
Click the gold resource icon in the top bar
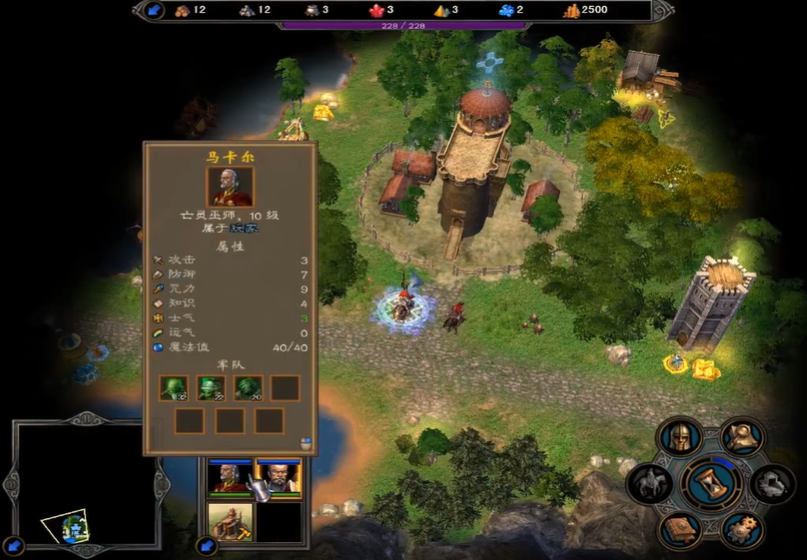(x=571, y=10)
